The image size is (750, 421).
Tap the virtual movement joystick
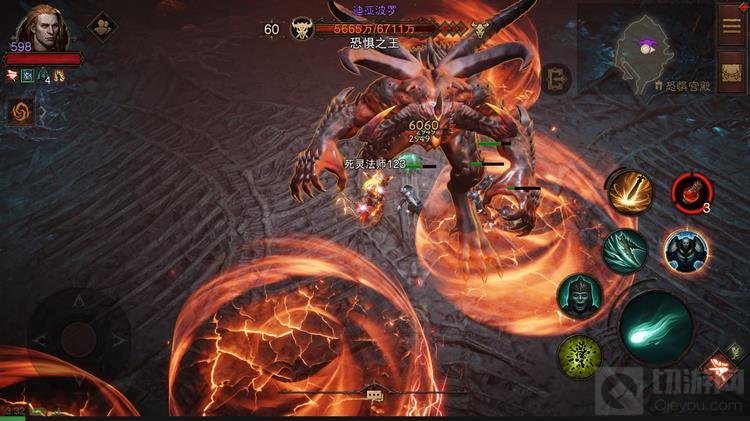pos(78,339)
